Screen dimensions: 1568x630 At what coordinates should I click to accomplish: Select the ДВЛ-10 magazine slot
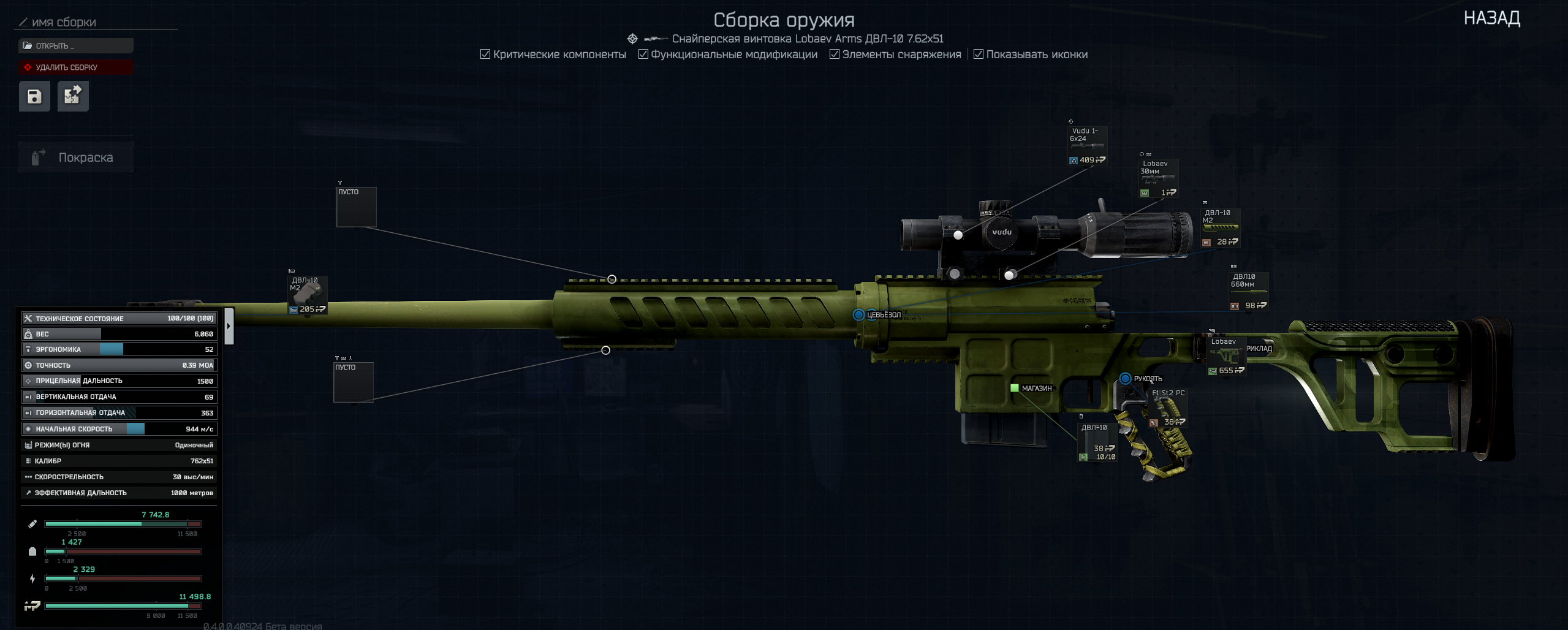pos(1097,442)
